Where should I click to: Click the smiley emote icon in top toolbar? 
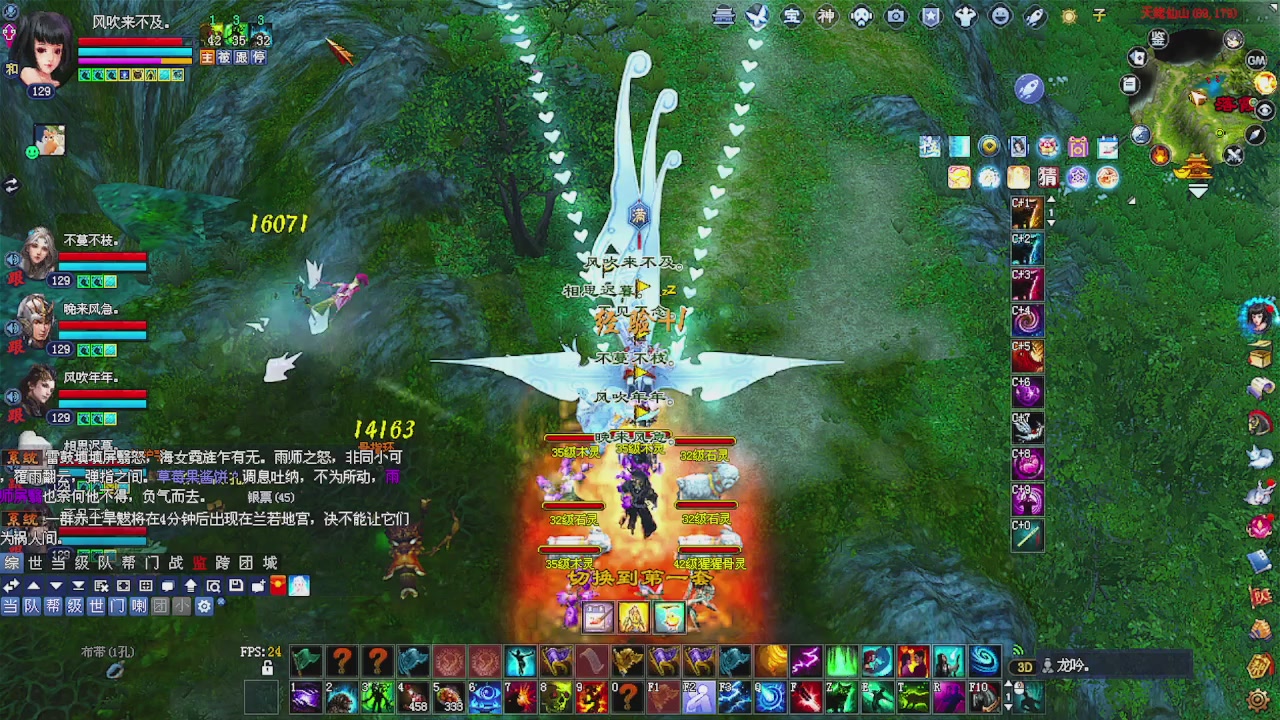point(1000,17)
